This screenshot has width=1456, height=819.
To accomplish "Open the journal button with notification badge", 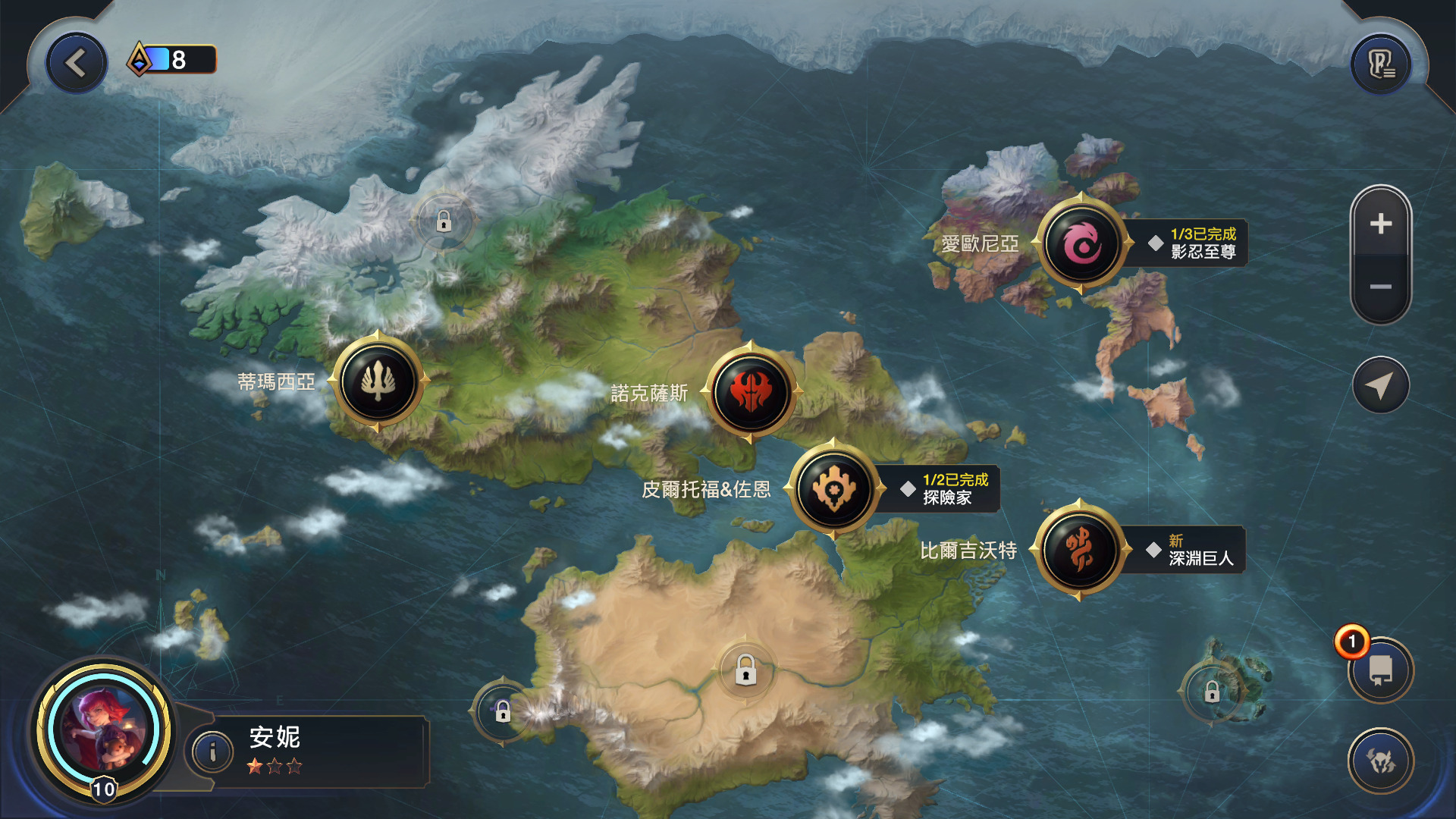I will click(1380, 670).
